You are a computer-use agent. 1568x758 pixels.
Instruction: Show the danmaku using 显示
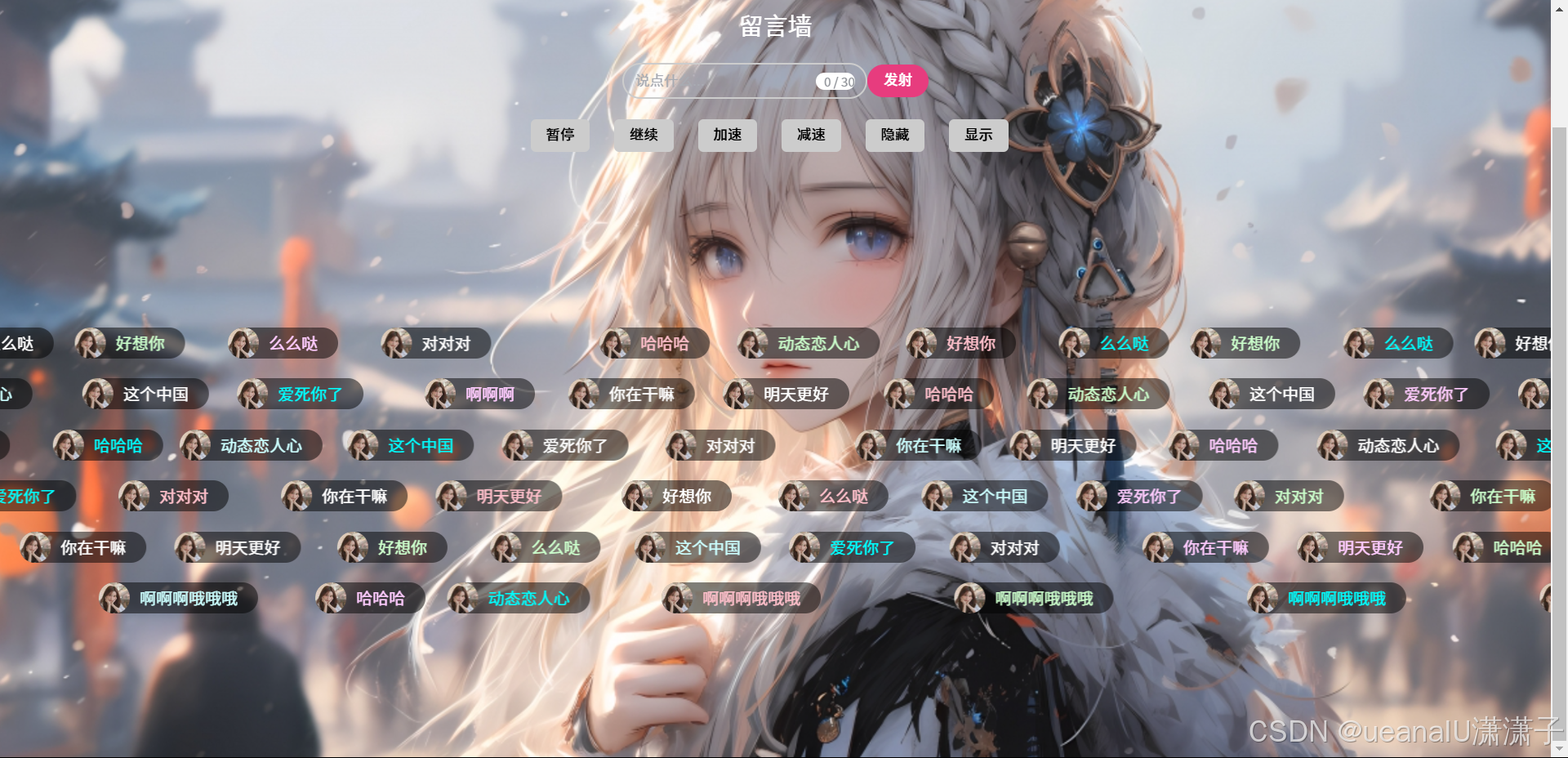pos(978,135)
